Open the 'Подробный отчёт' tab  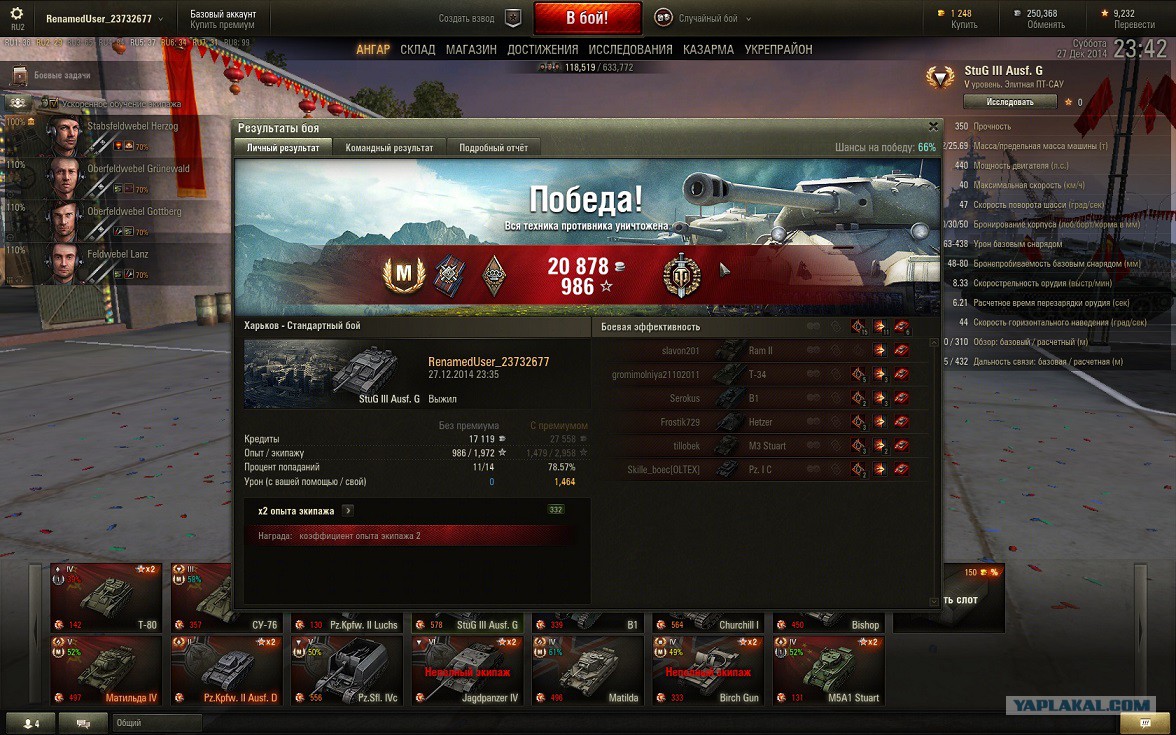493,148
